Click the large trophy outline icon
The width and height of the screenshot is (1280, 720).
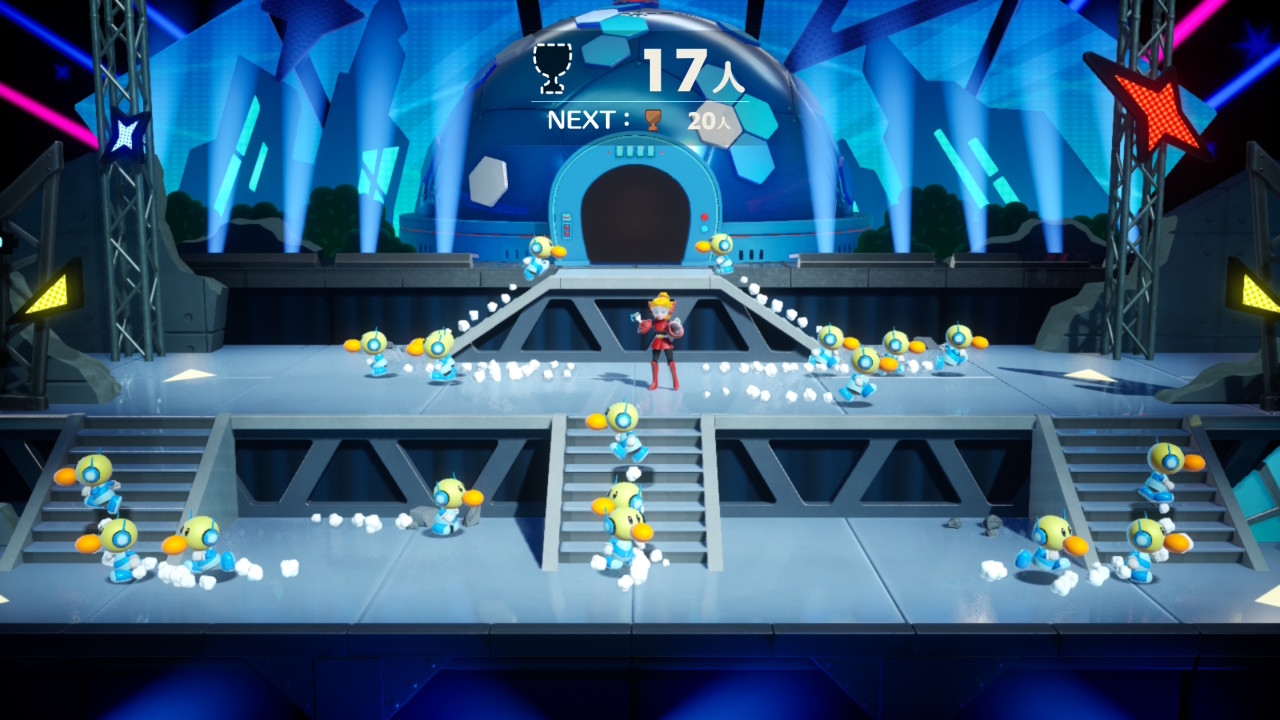(x=551, y=66)
